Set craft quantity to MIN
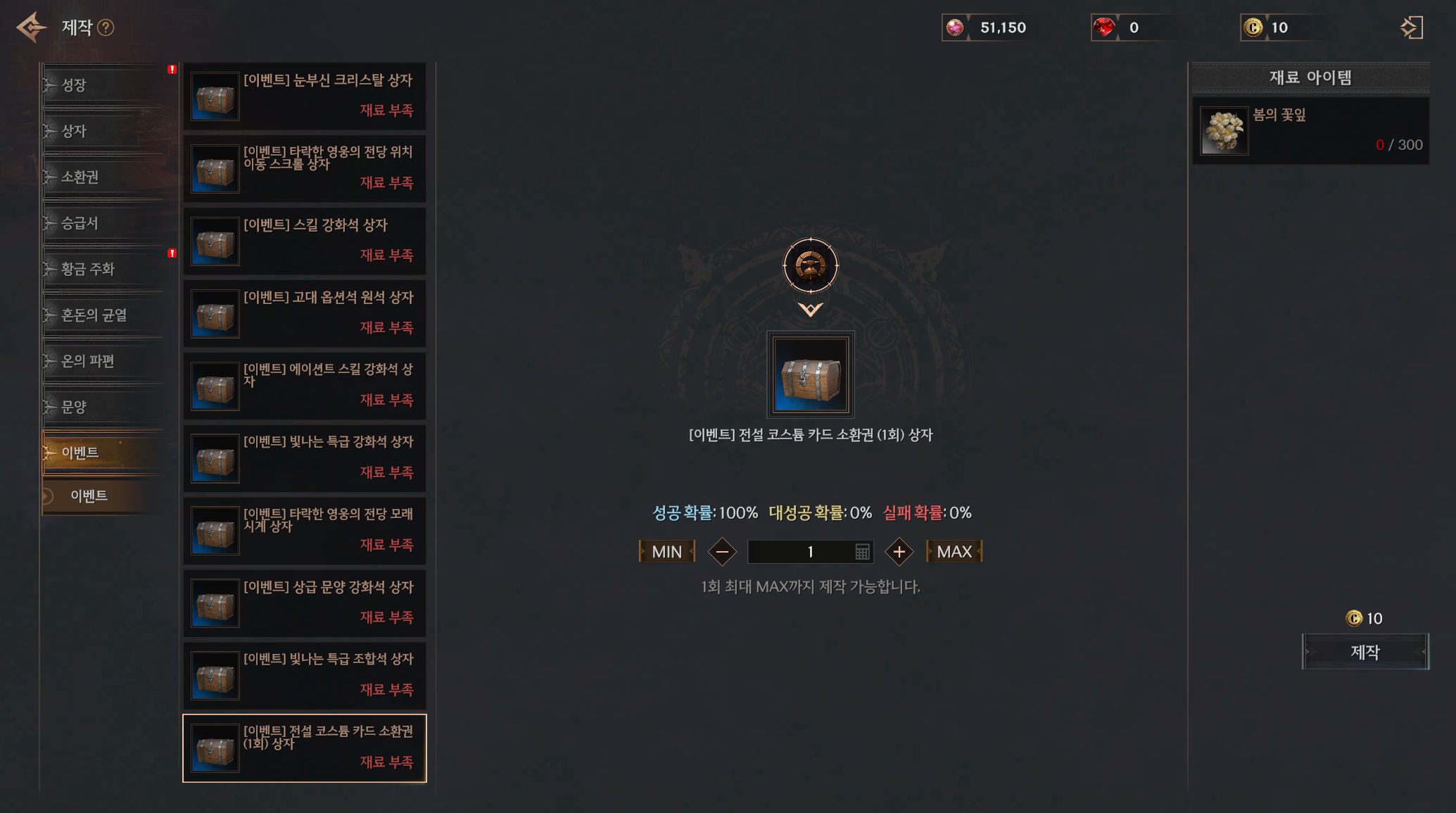This screenshot has height=813, width=1456. (x=666, y=552)
